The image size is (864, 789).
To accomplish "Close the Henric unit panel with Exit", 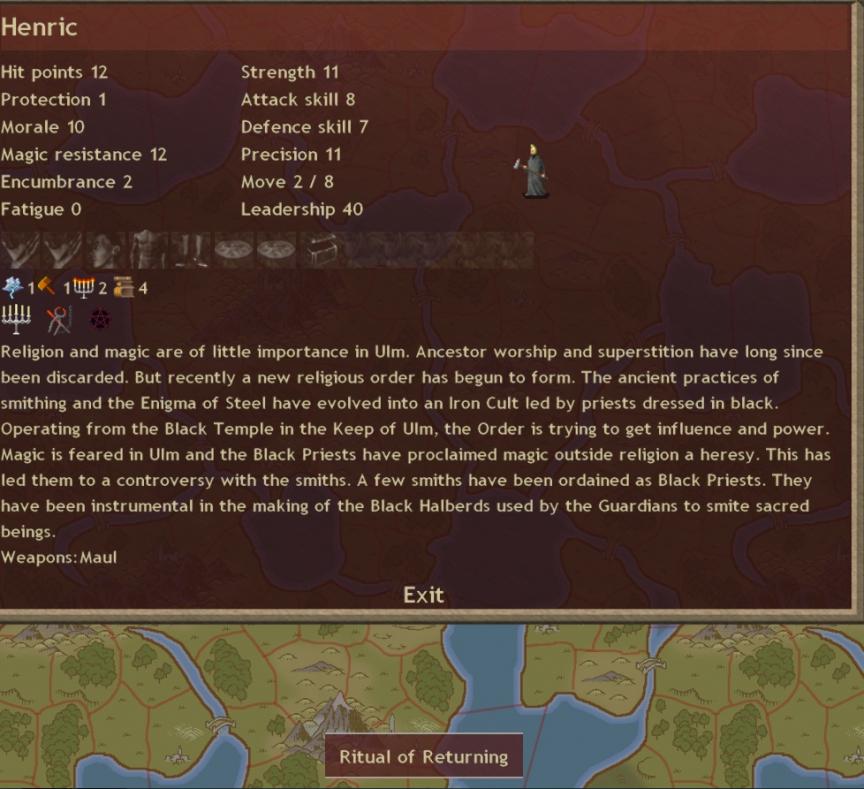I will click(423, 595).
